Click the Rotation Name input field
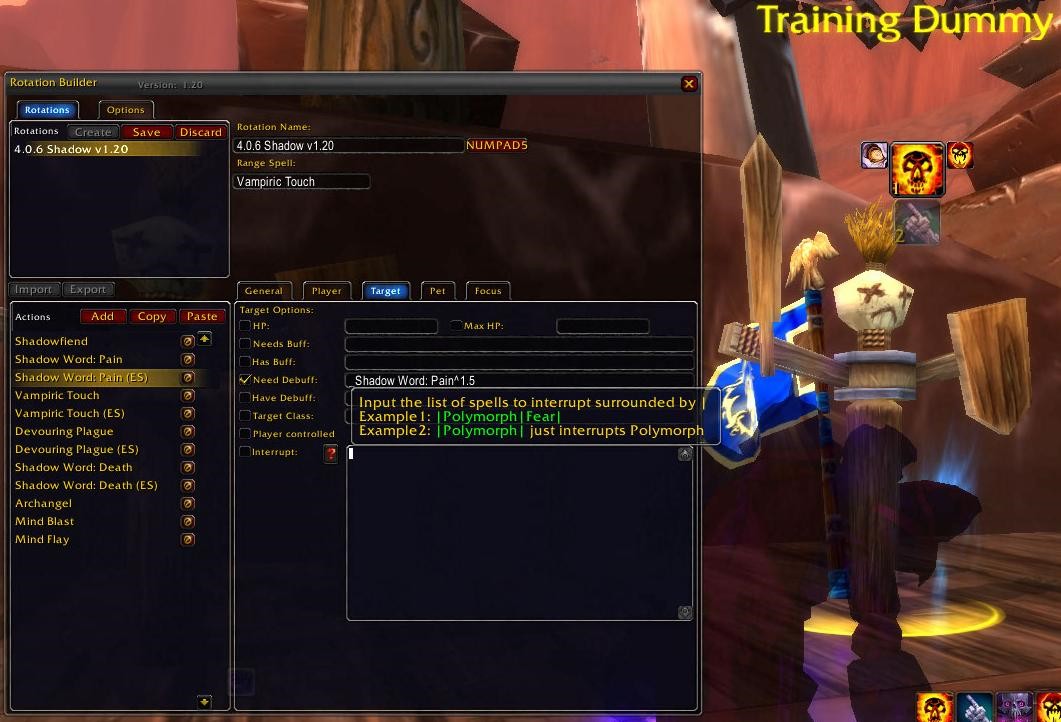The height and width of the screenshot is (722, 1061). point(349,146)
